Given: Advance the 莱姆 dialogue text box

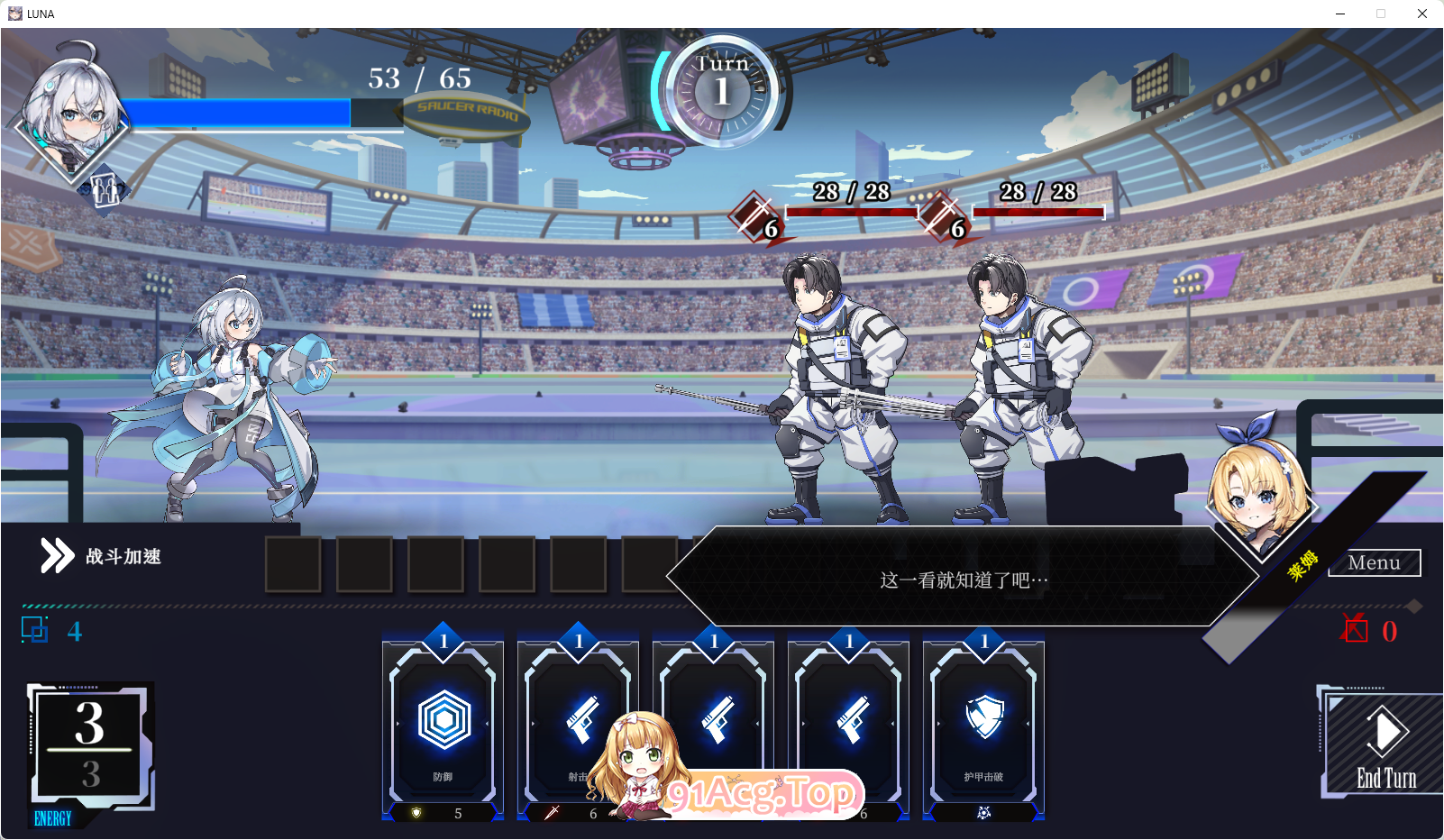Looking at the screenshot, I should point(963,580).
